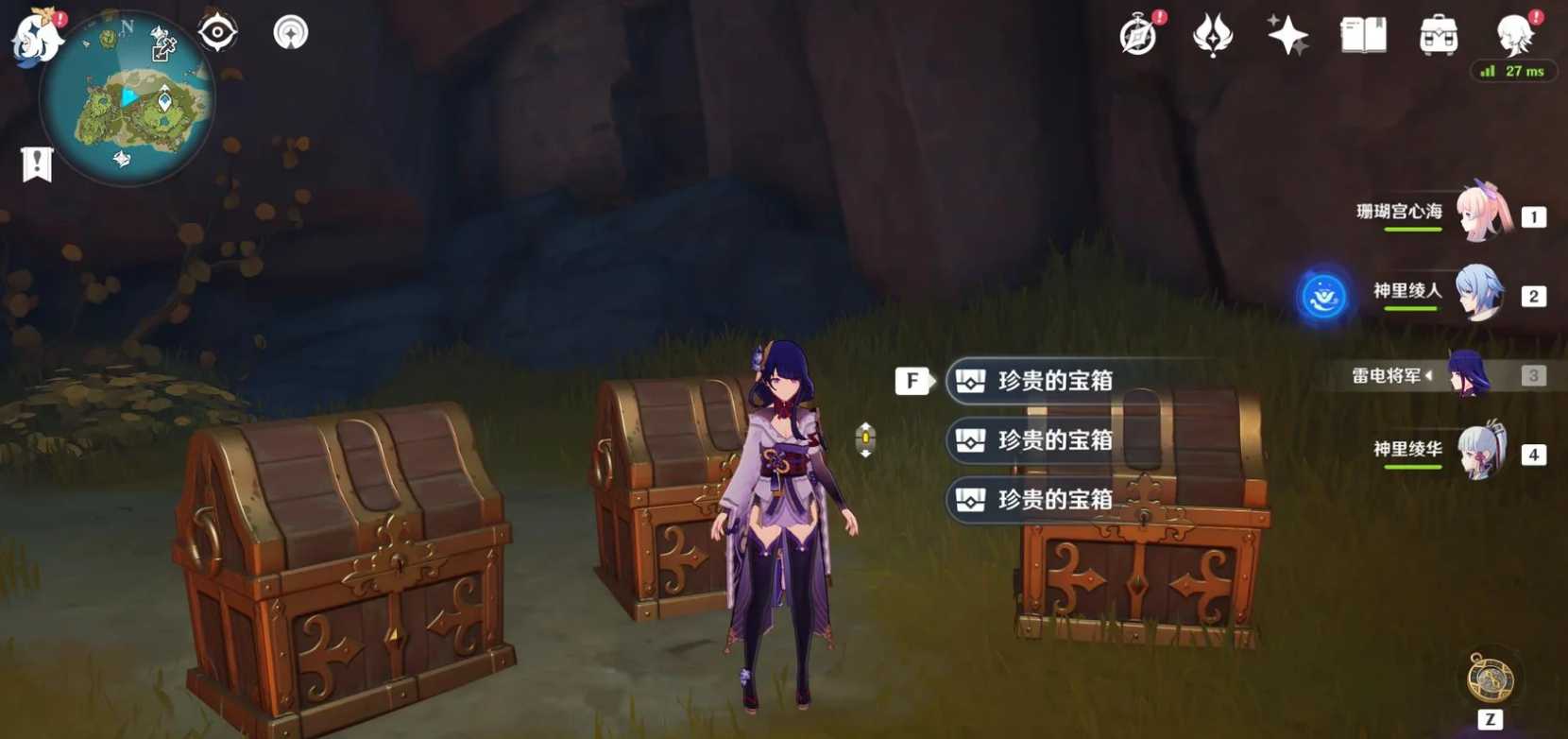
Task: Activate the Elemental Sight eye icon
Action: coord(216,31)
